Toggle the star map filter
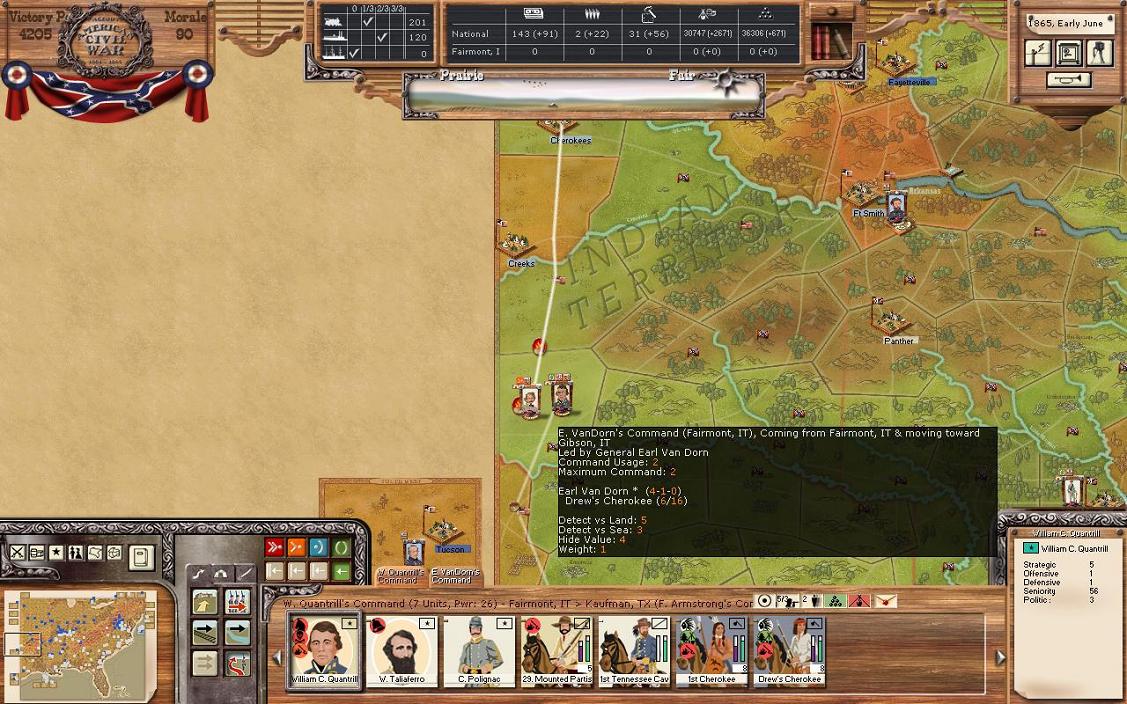1127x704 pixels. pyautogui.click(x=56, y=553)
